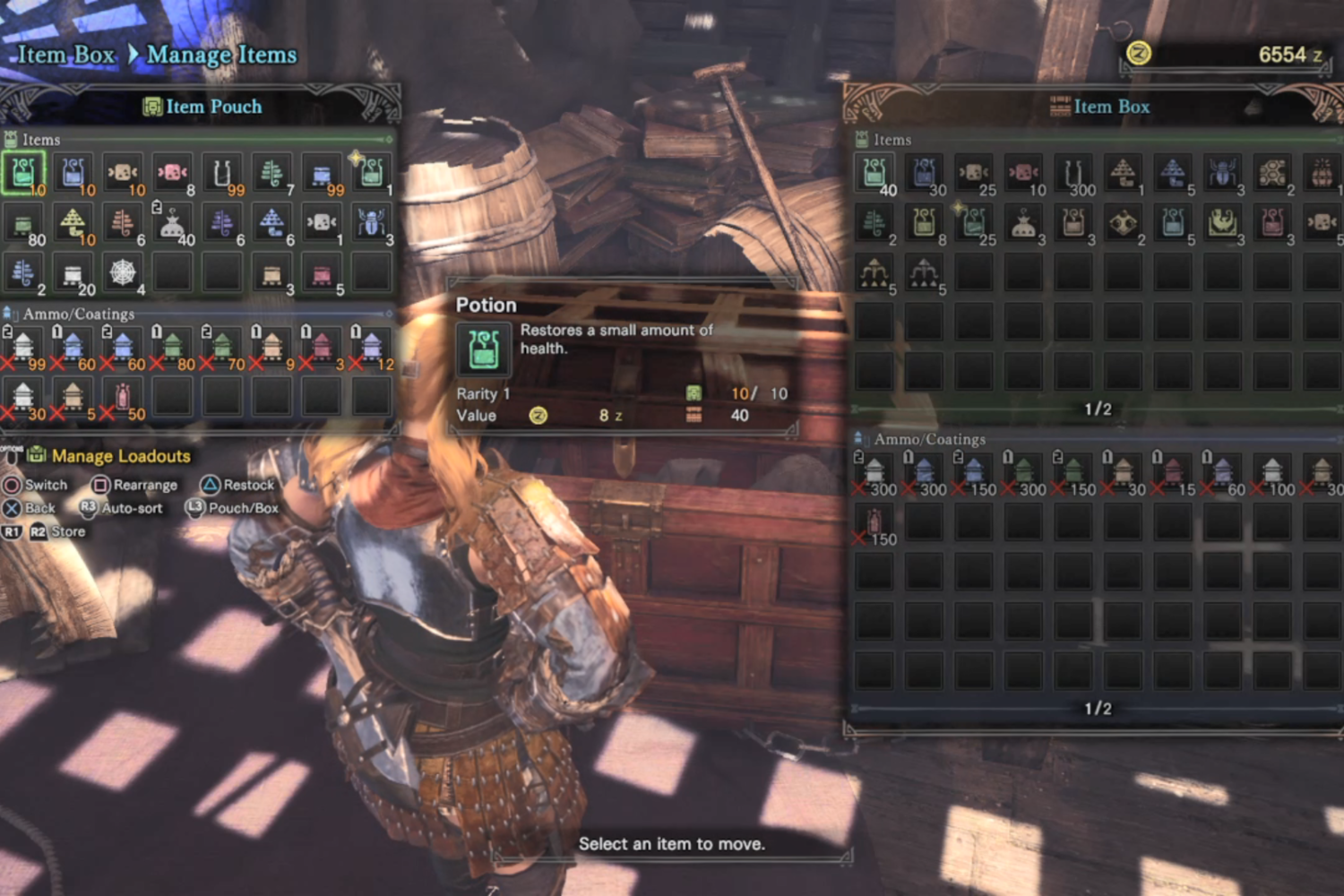
Task: Pick the blue beetle slot in the Item Box
Action: pos(1222,171)
